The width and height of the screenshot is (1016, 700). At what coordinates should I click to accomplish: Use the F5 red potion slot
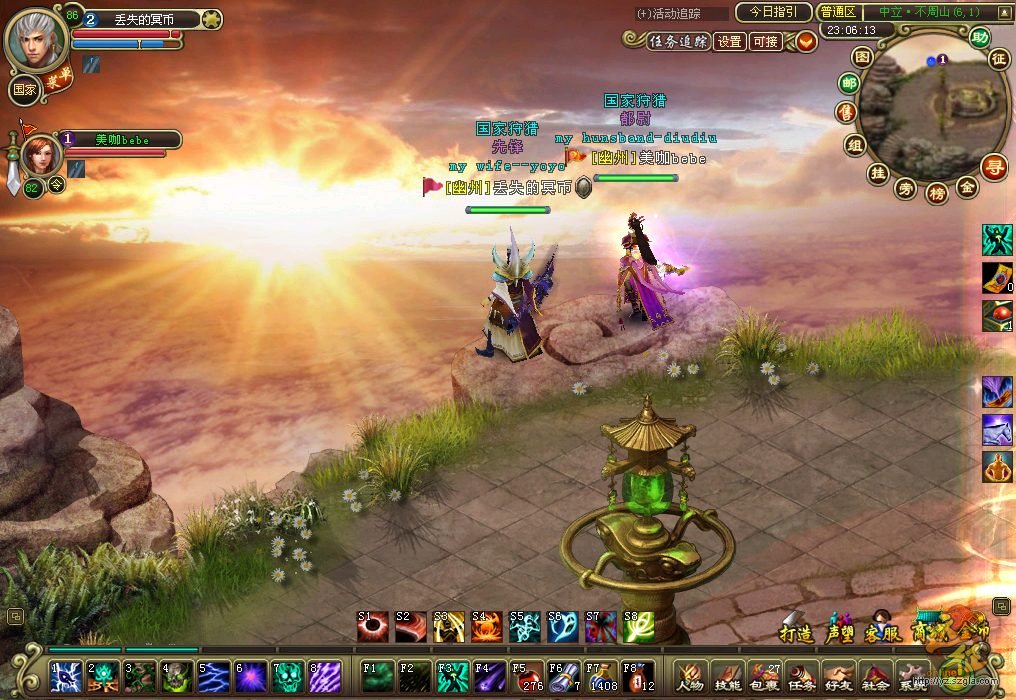click(x=527, y=676)
